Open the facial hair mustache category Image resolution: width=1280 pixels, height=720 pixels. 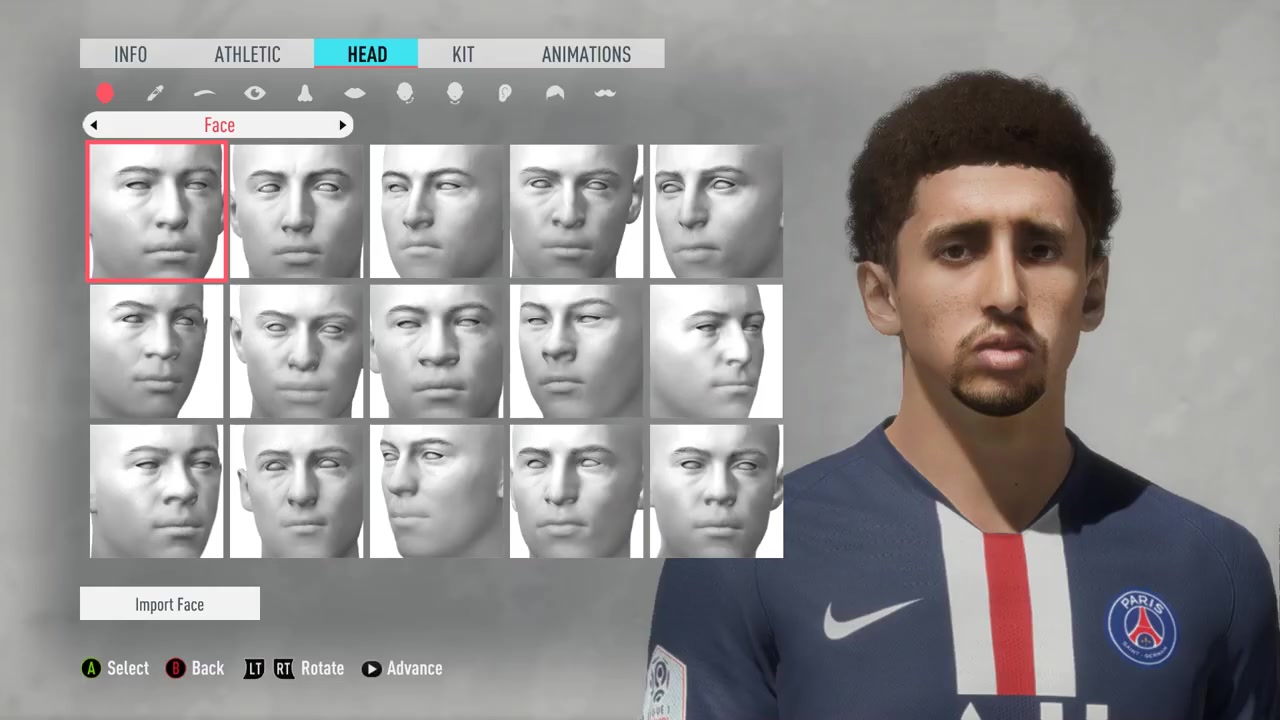(x=605, y=93)
